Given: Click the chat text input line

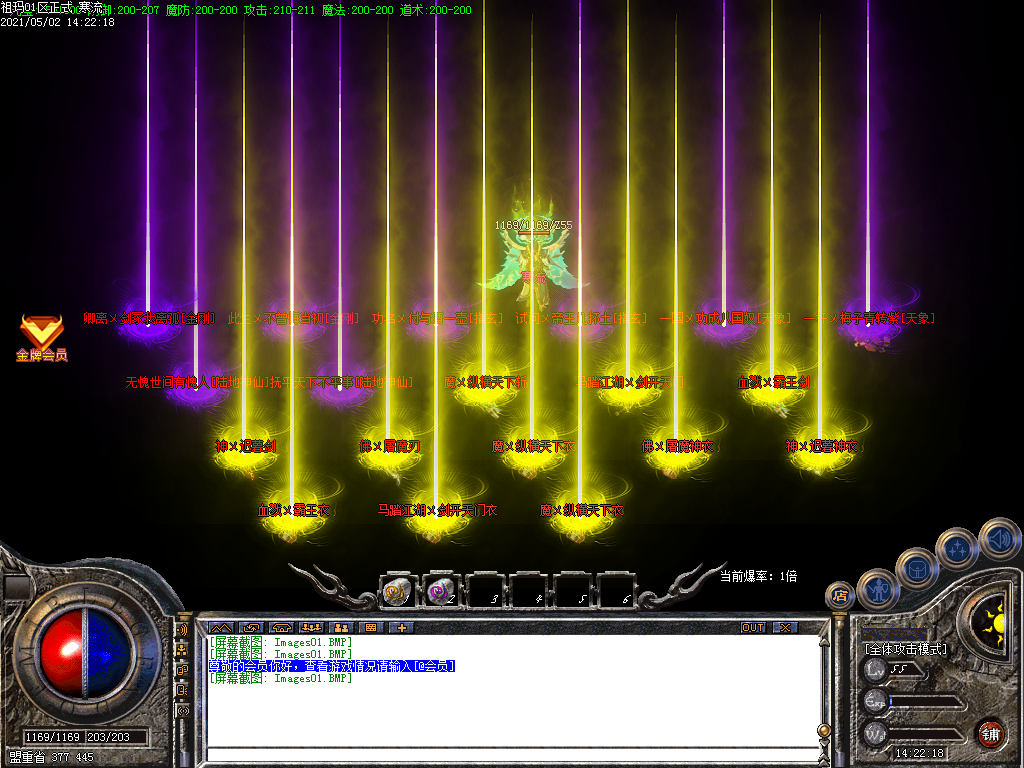Looking at the screenshot, I should coord(510,754).
